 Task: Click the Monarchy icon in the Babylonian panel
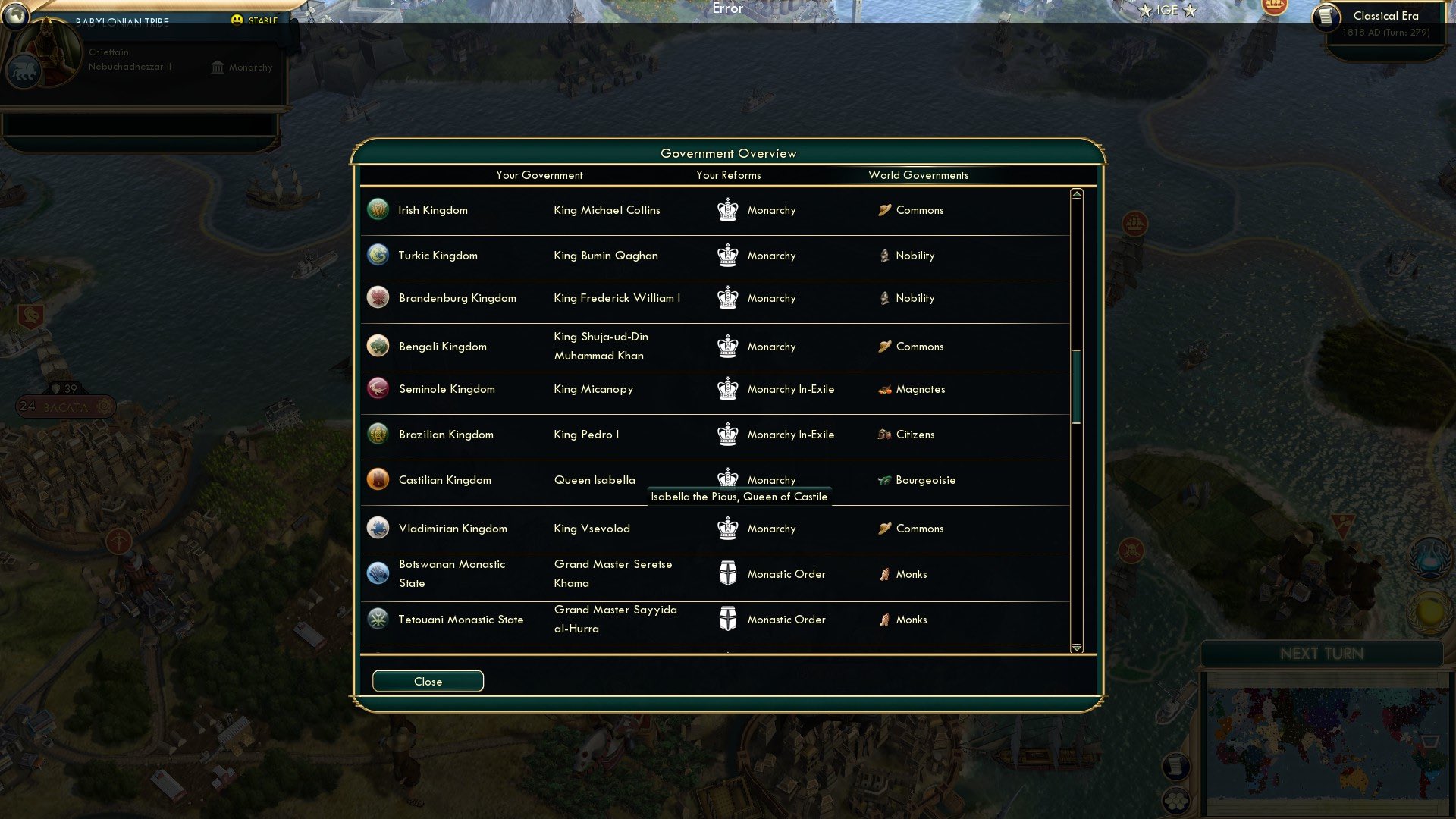coord(217,67)
